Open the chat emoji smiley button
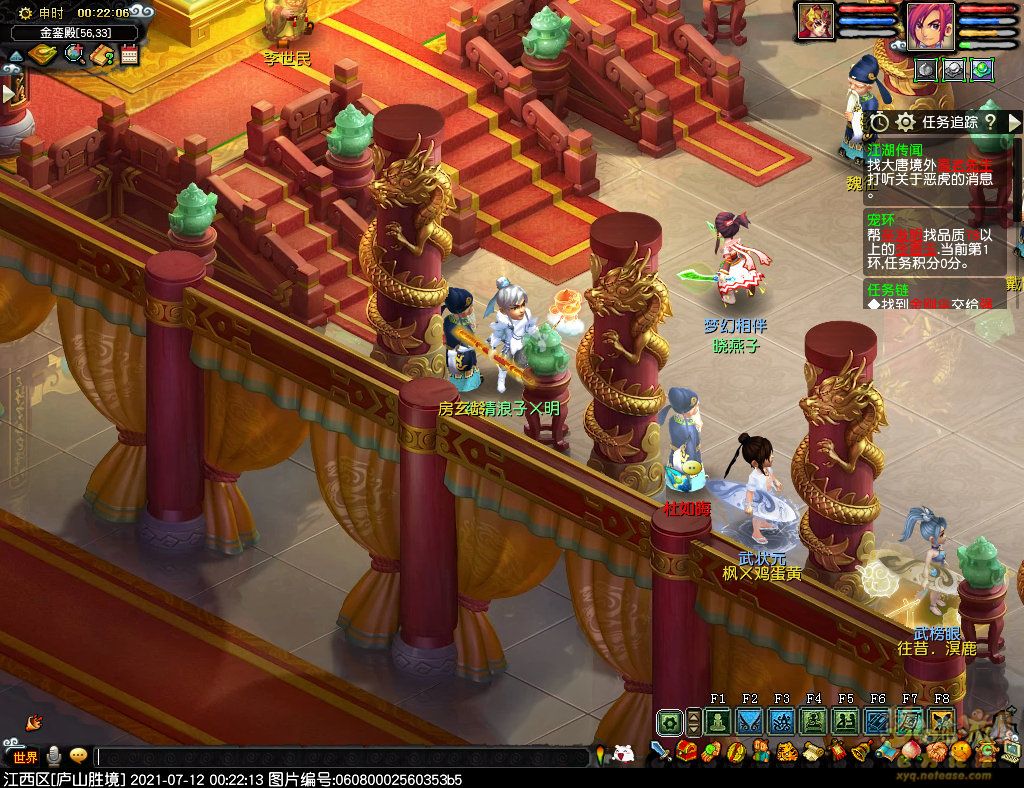Image resolution: width=1024 pixels, height=788 pixels. coord(78,756)
